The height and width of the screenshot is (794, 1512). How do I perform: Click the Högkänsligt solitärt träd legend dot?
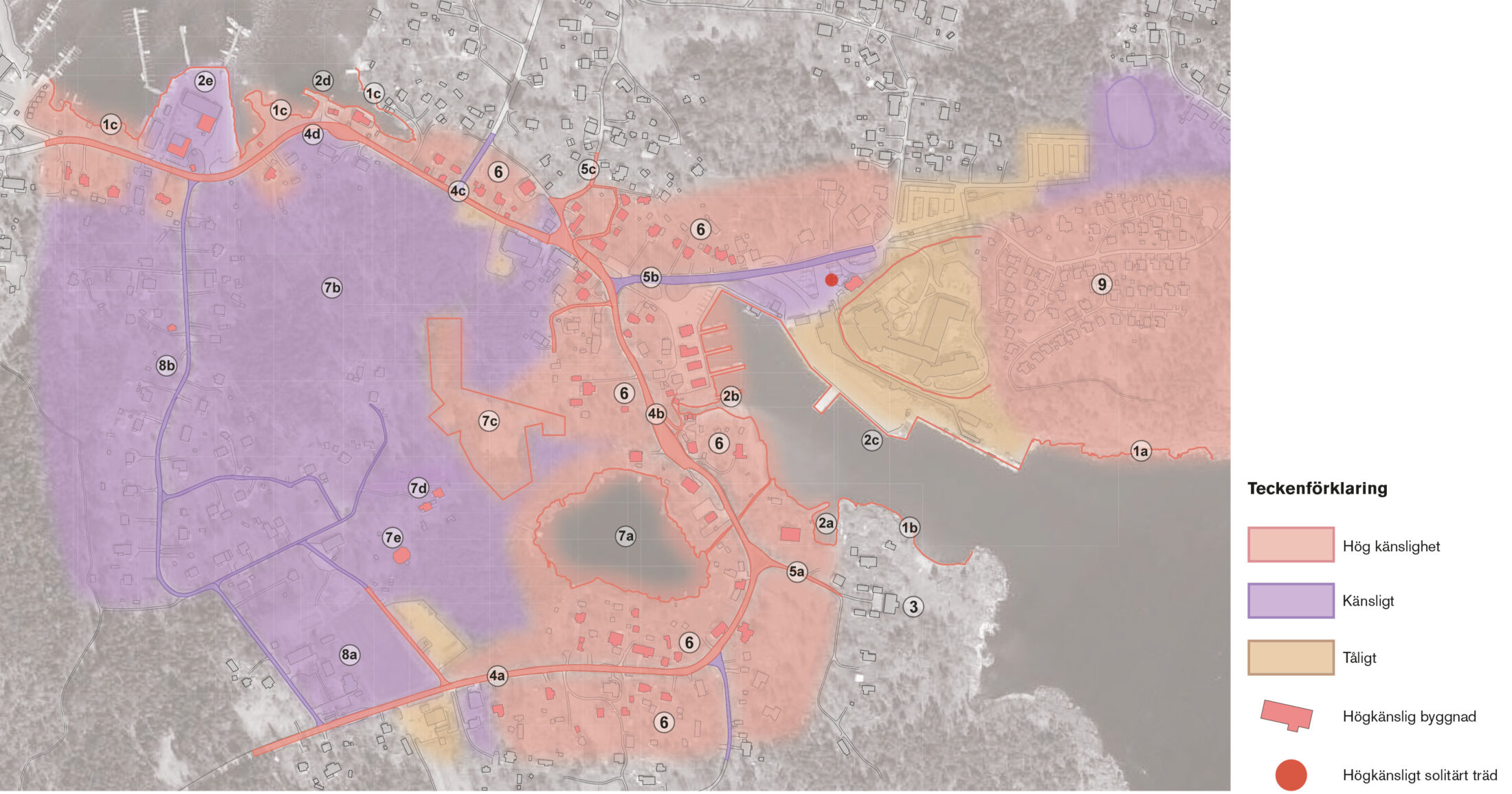[1291, 775]
